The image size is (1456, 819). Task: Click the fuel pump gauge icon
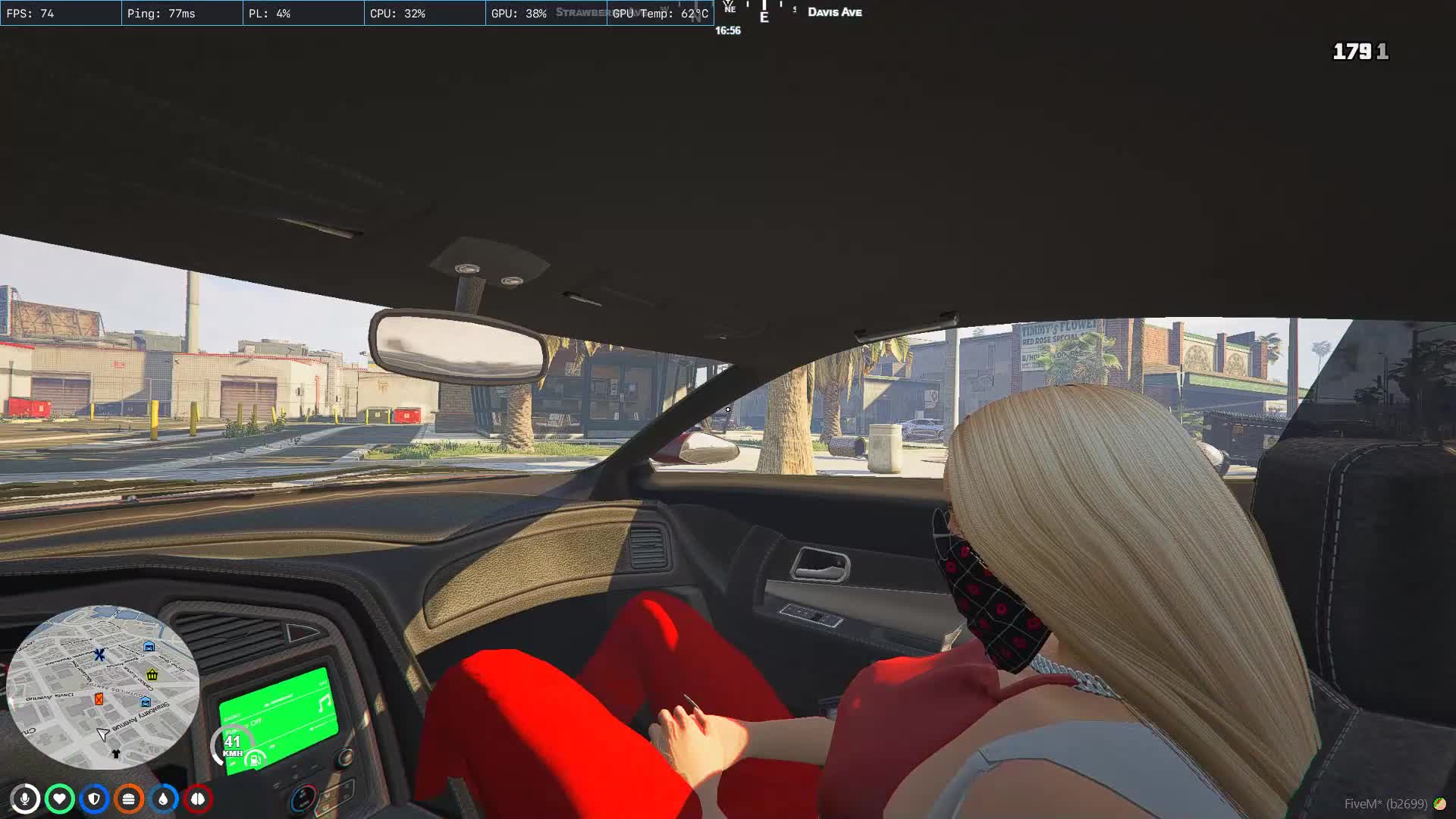[x=255, y=759]
